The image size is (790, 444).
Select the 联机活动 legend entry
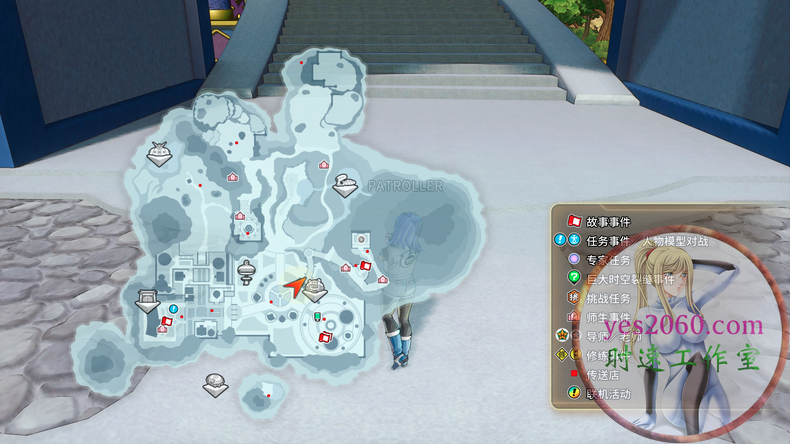607,392
